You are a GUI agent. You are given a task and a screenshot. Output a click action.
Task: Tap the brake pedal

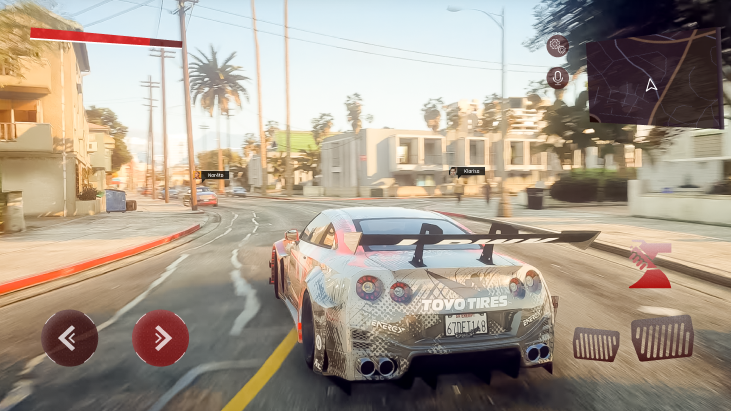point(596,344)
